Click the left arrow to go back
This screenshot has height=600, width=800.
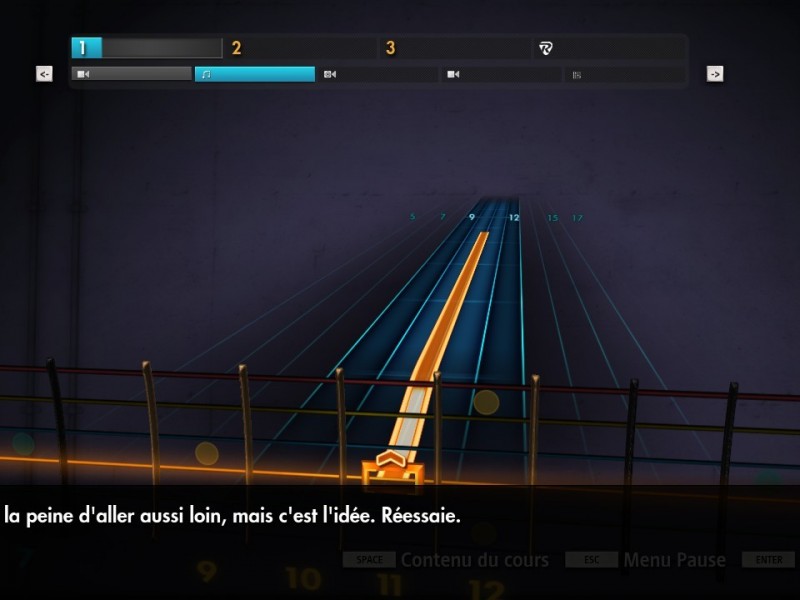pyautogui.click(x=44, y=74)
